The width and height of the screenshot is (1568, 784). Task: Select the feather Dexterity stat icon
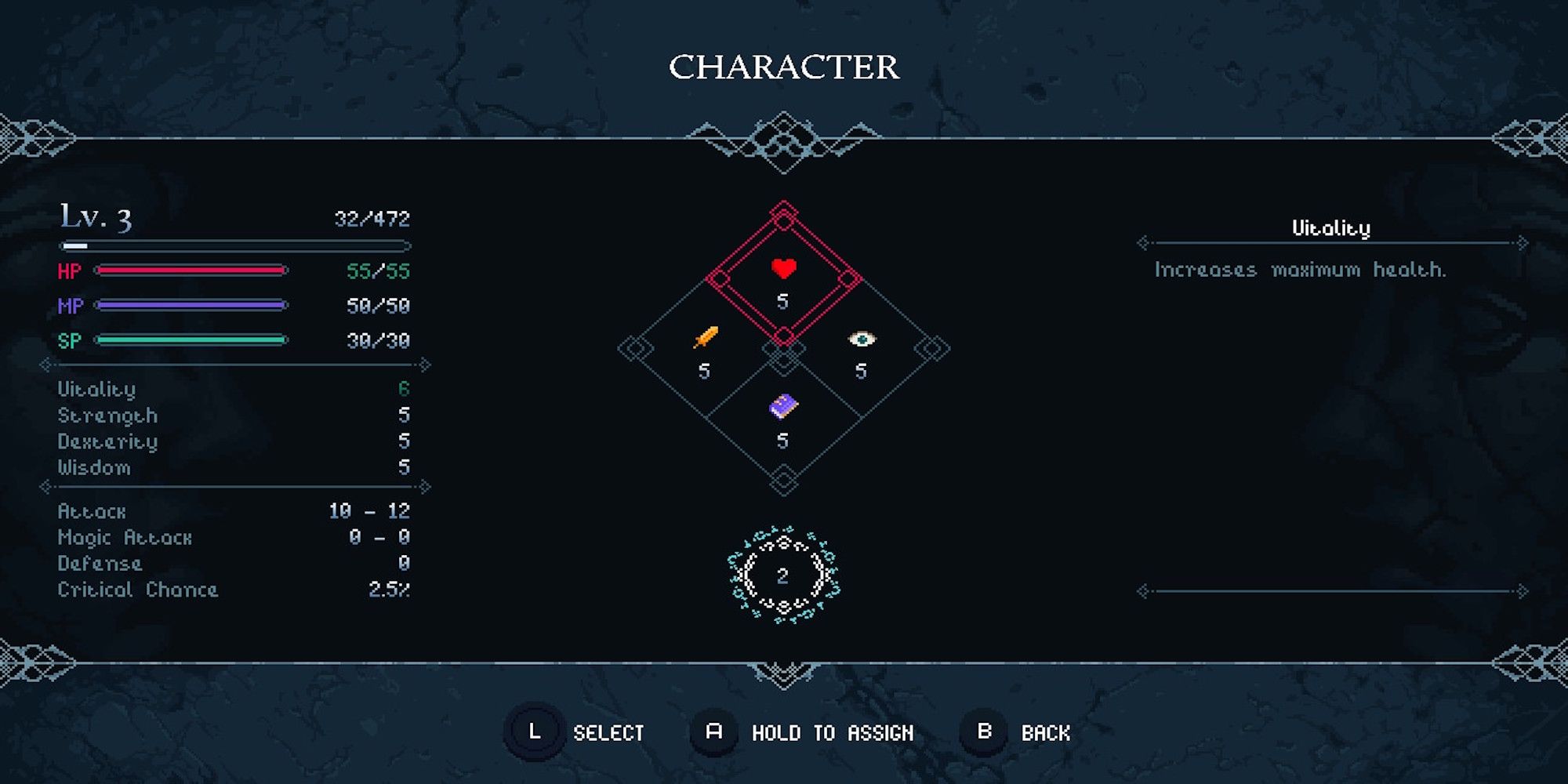(705, 336)
